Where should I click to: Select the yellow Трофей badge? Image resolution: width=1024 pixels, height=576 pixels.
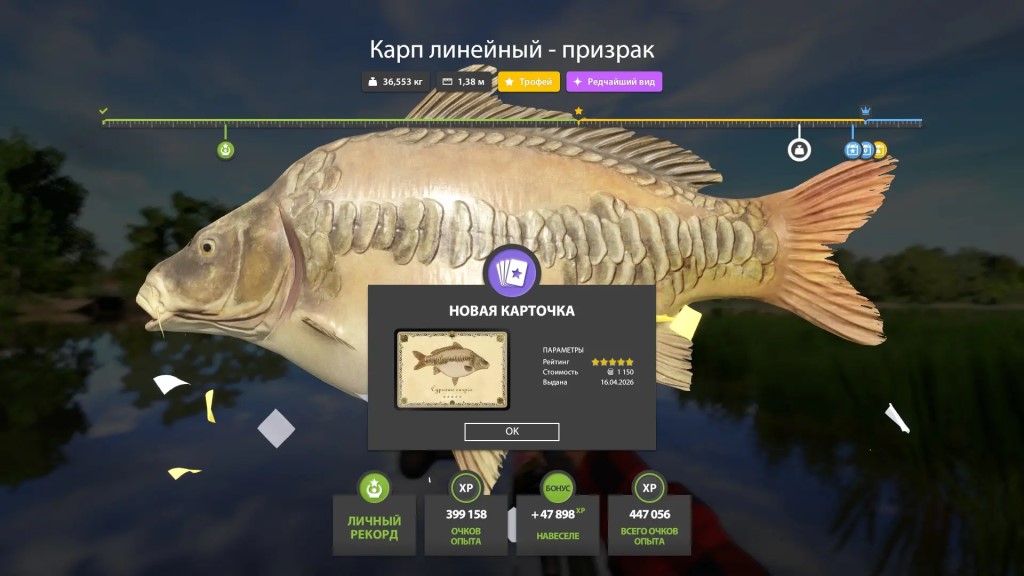[529, 82]
